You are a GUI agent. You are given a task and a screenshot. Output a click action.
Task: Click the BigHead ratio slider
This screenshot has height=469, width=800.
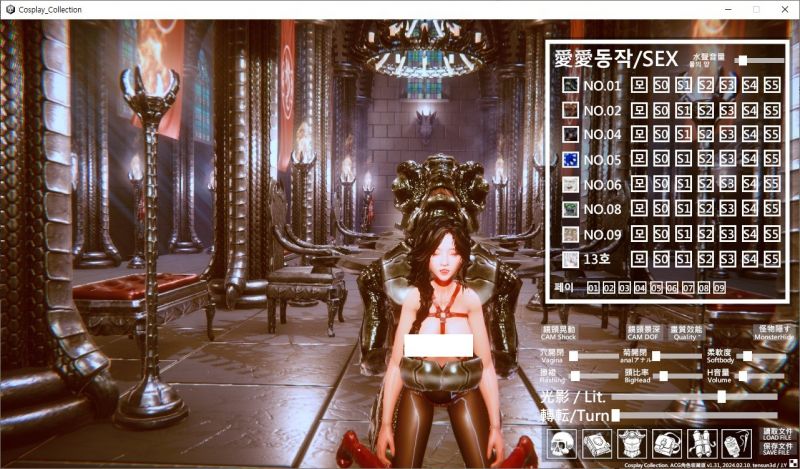[661, 376]
